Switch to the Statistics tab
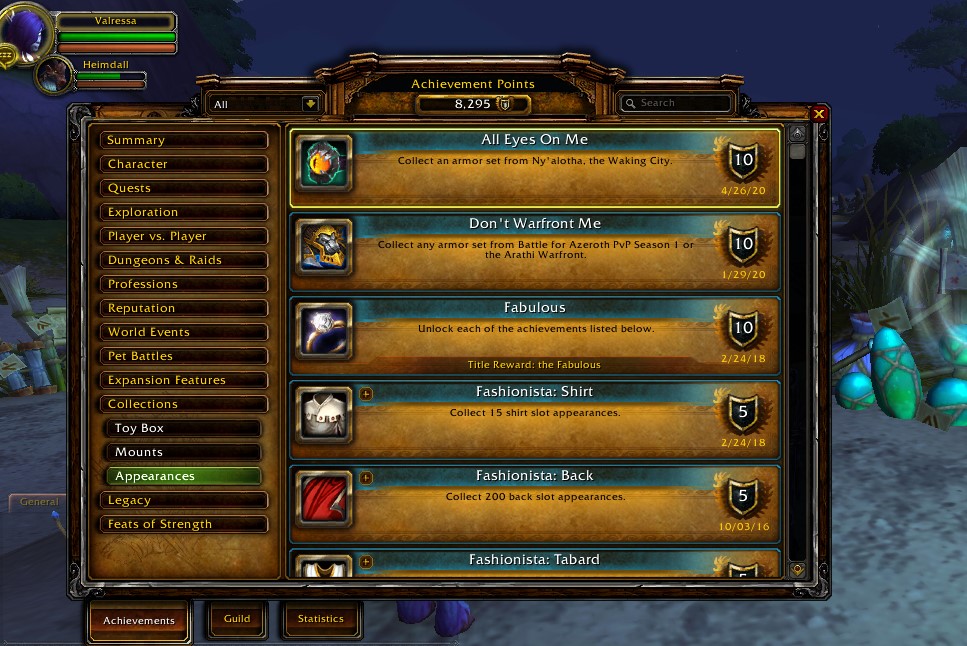This screenshot has width=967, height=646. coord(321,619)
